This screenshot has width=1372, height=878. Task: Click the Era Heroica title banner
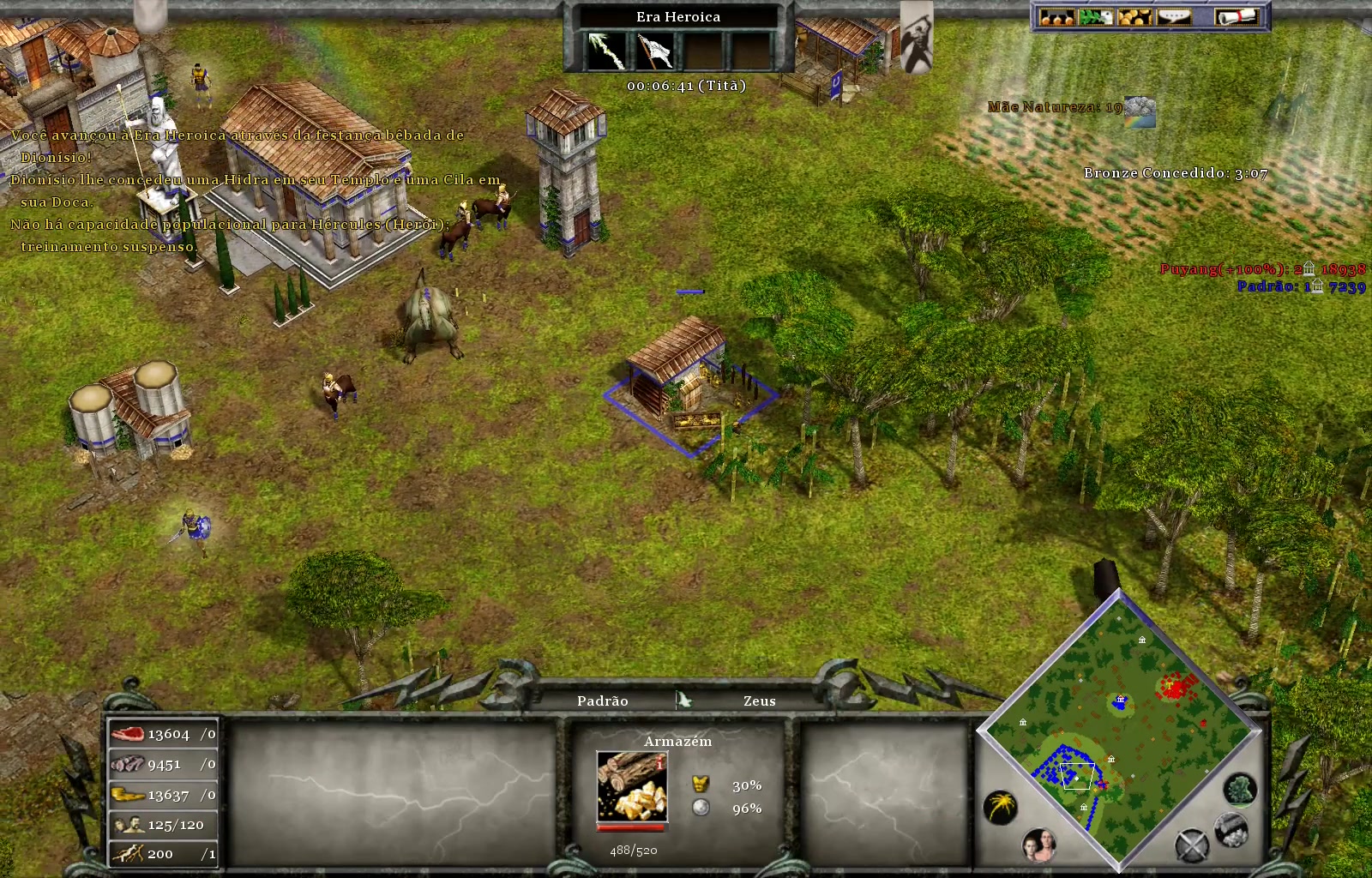[x=677, y=17]
